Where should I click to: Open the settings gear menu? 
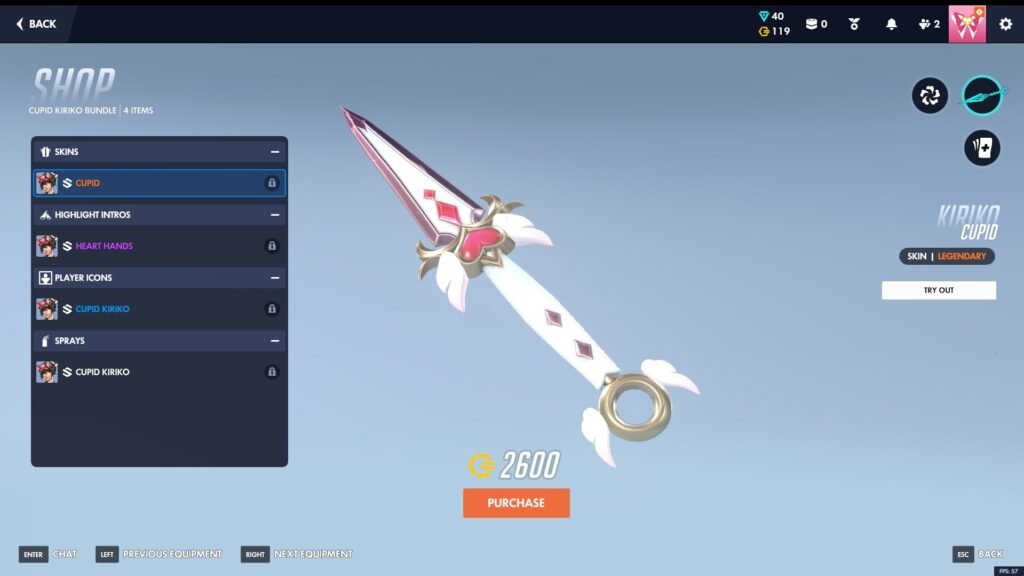tap(1006, 24)
